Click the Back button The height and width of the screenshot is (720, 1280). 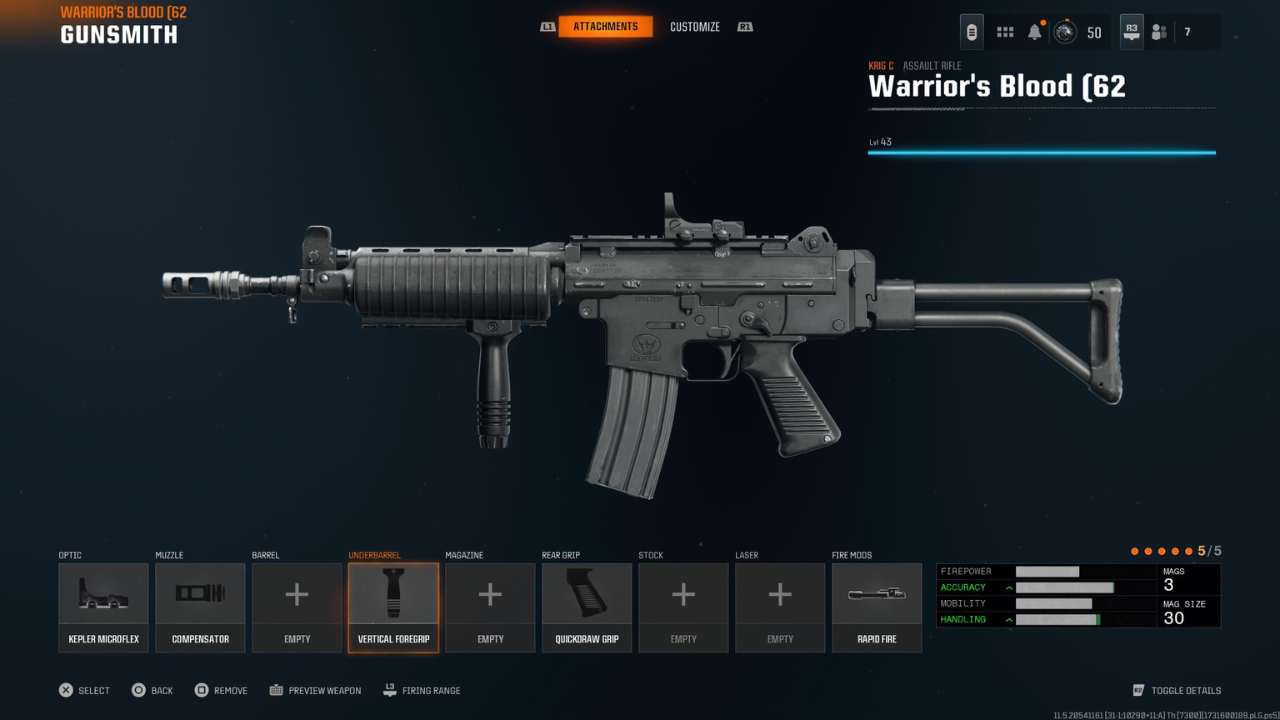coord(152,690)
